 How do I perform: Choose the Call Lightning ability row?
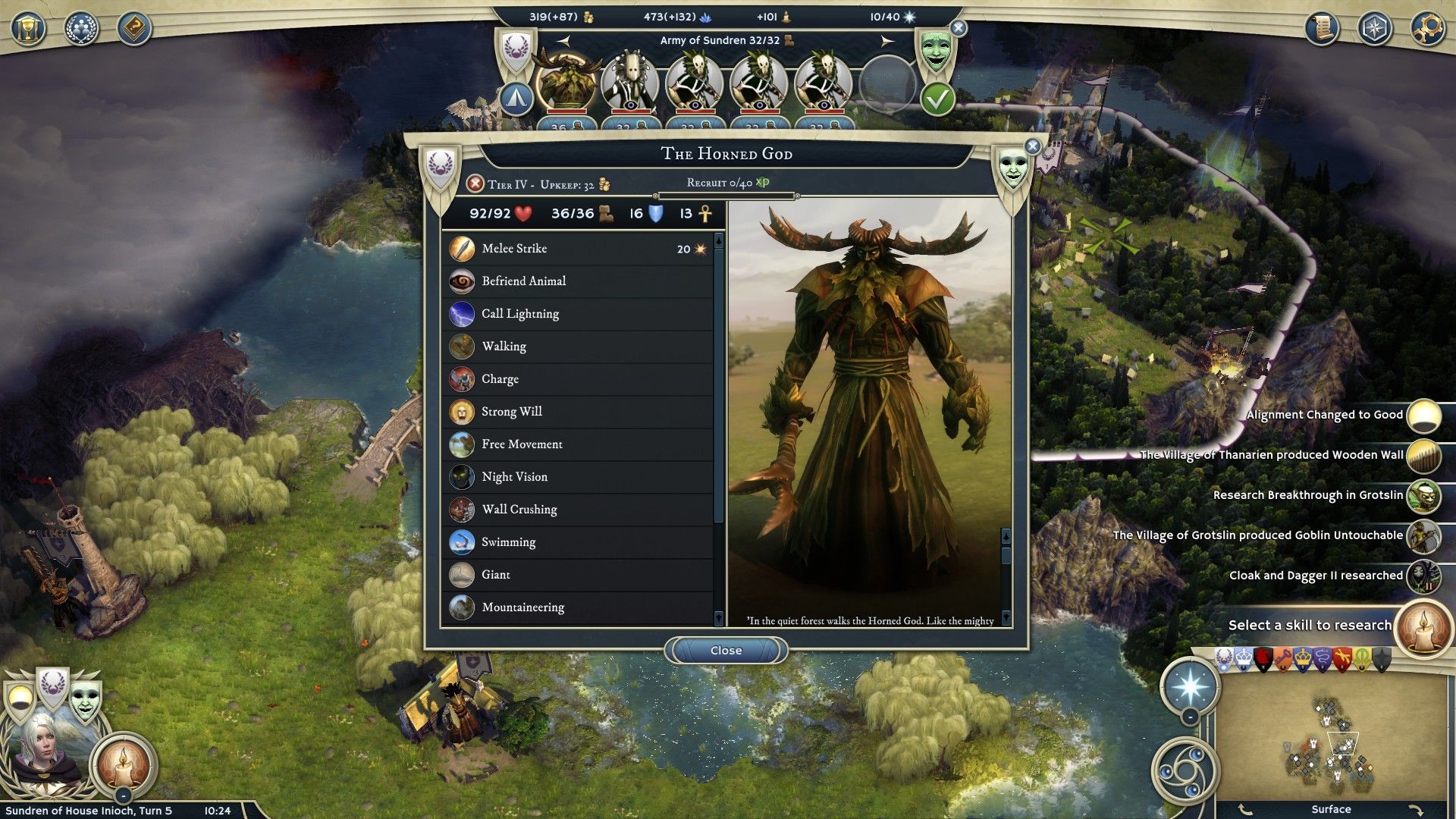click(578, 314)
